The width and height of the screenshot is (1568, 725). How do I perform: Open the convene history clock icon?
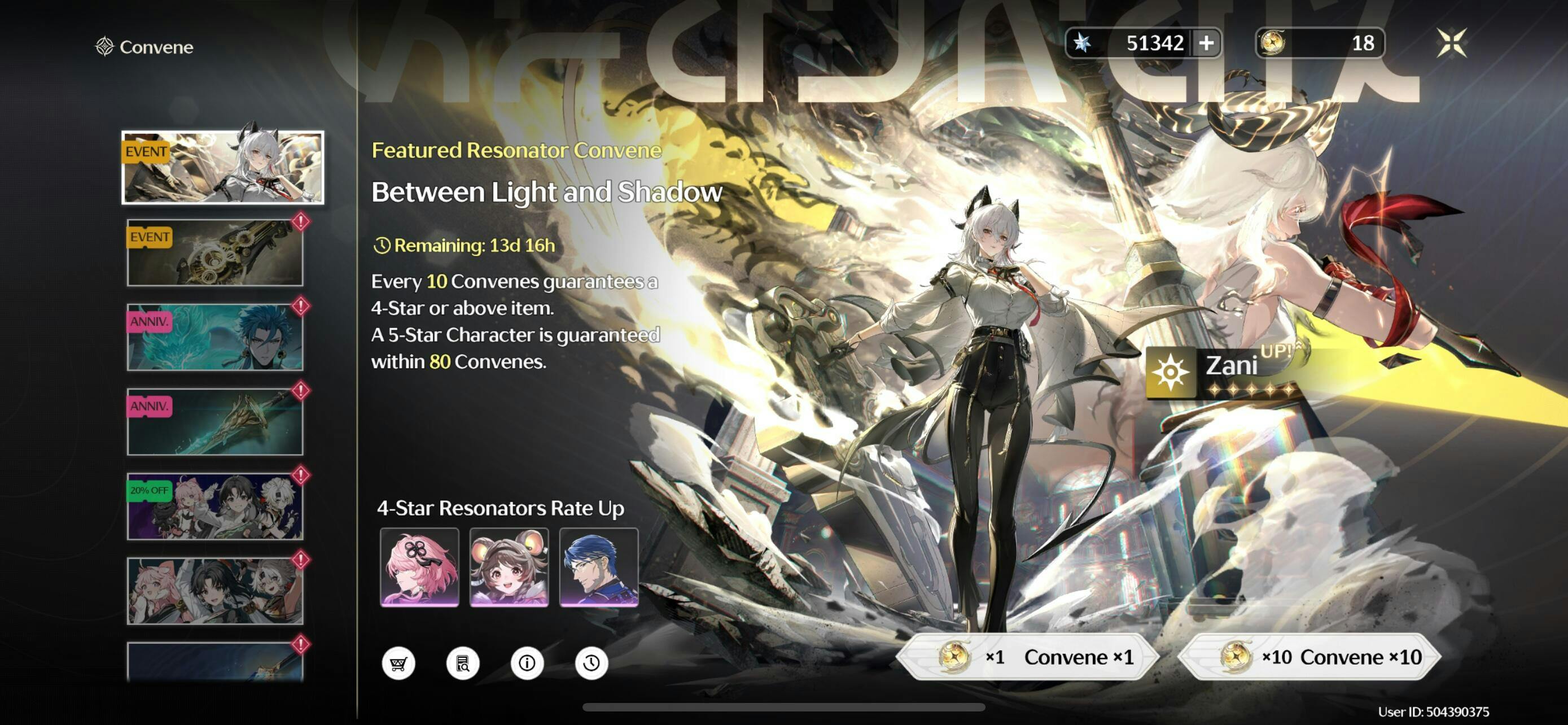(591, 663)
